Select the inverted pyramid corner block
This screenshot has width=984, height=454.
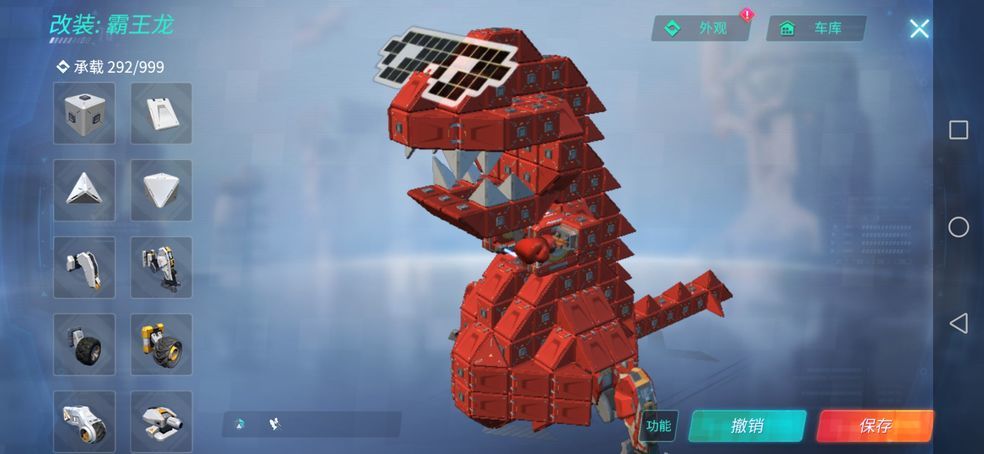[x=161, y=190]
